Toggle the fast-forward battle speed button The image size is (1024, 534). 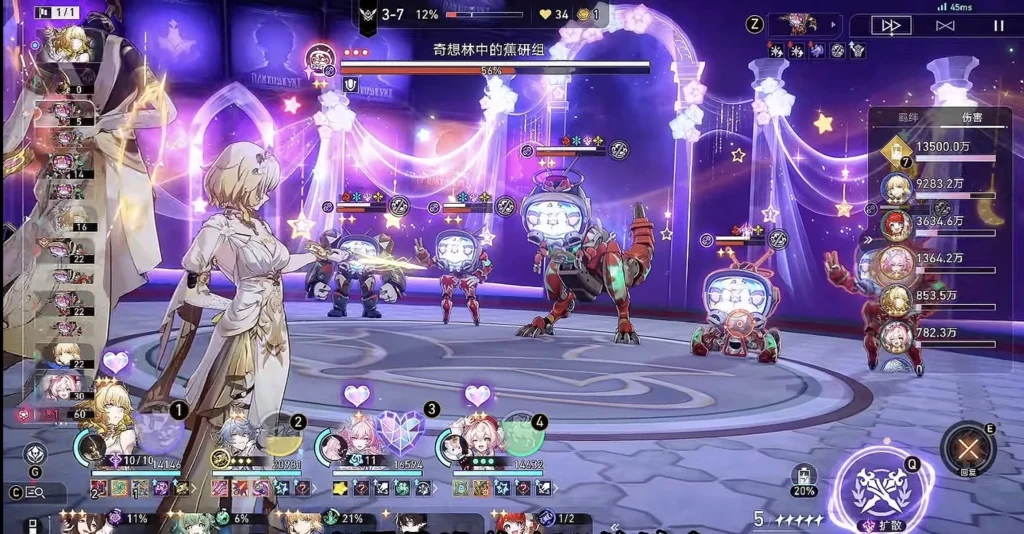[891, 26]
